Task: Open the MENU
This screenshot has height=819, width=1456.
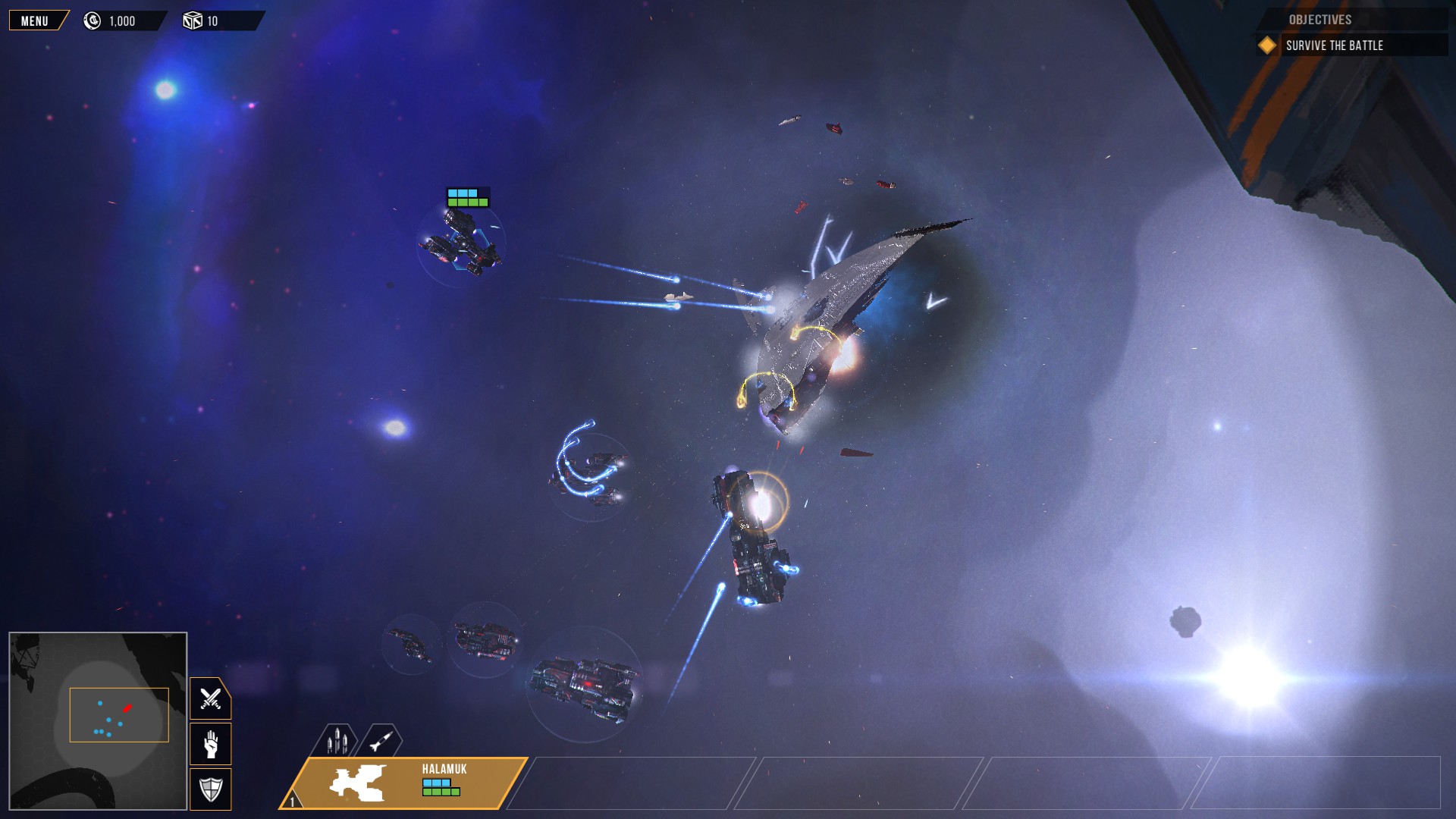Action: (34, 20)
